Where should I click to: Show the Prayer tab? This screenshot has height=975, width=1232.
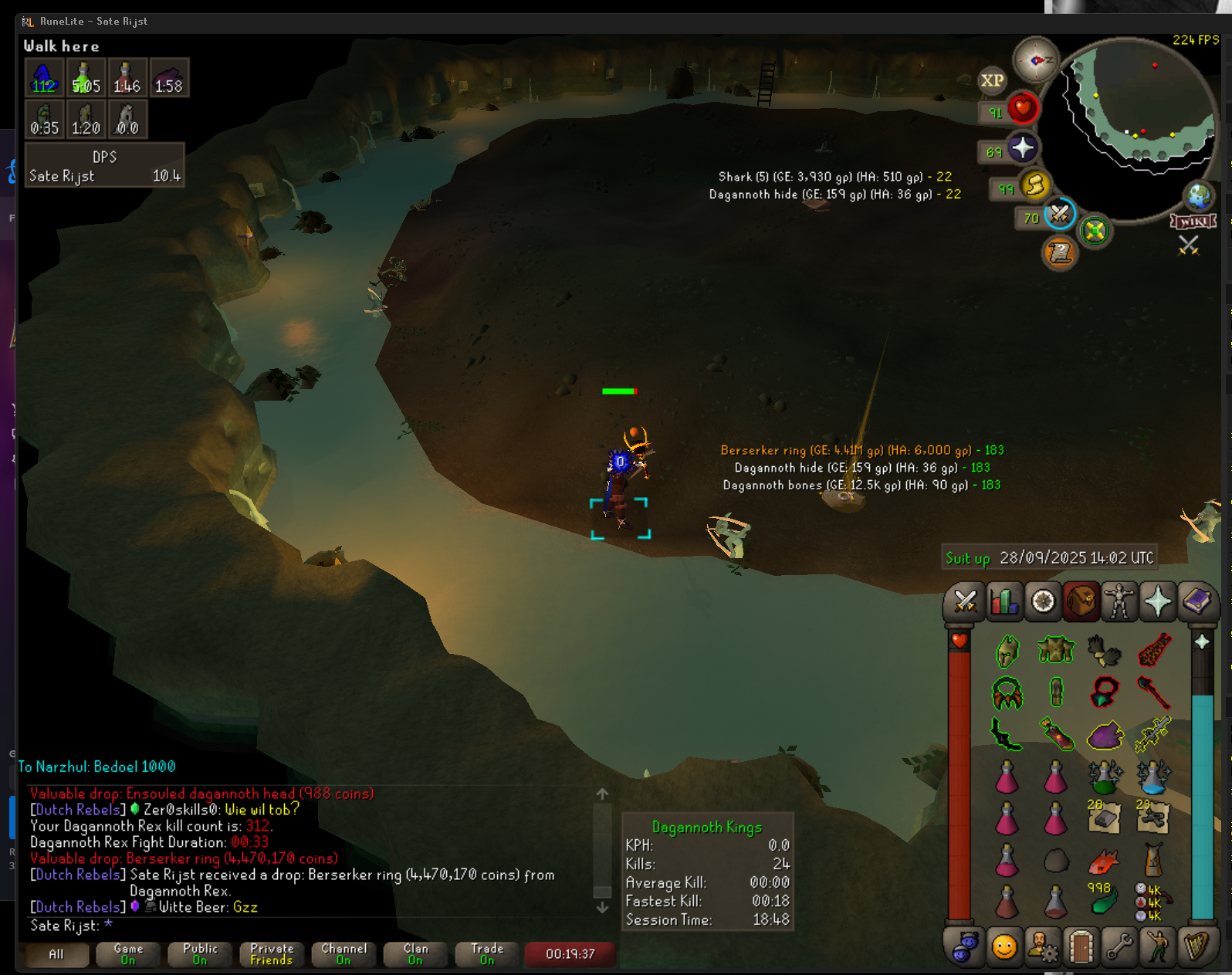(x=1158, y=602)
